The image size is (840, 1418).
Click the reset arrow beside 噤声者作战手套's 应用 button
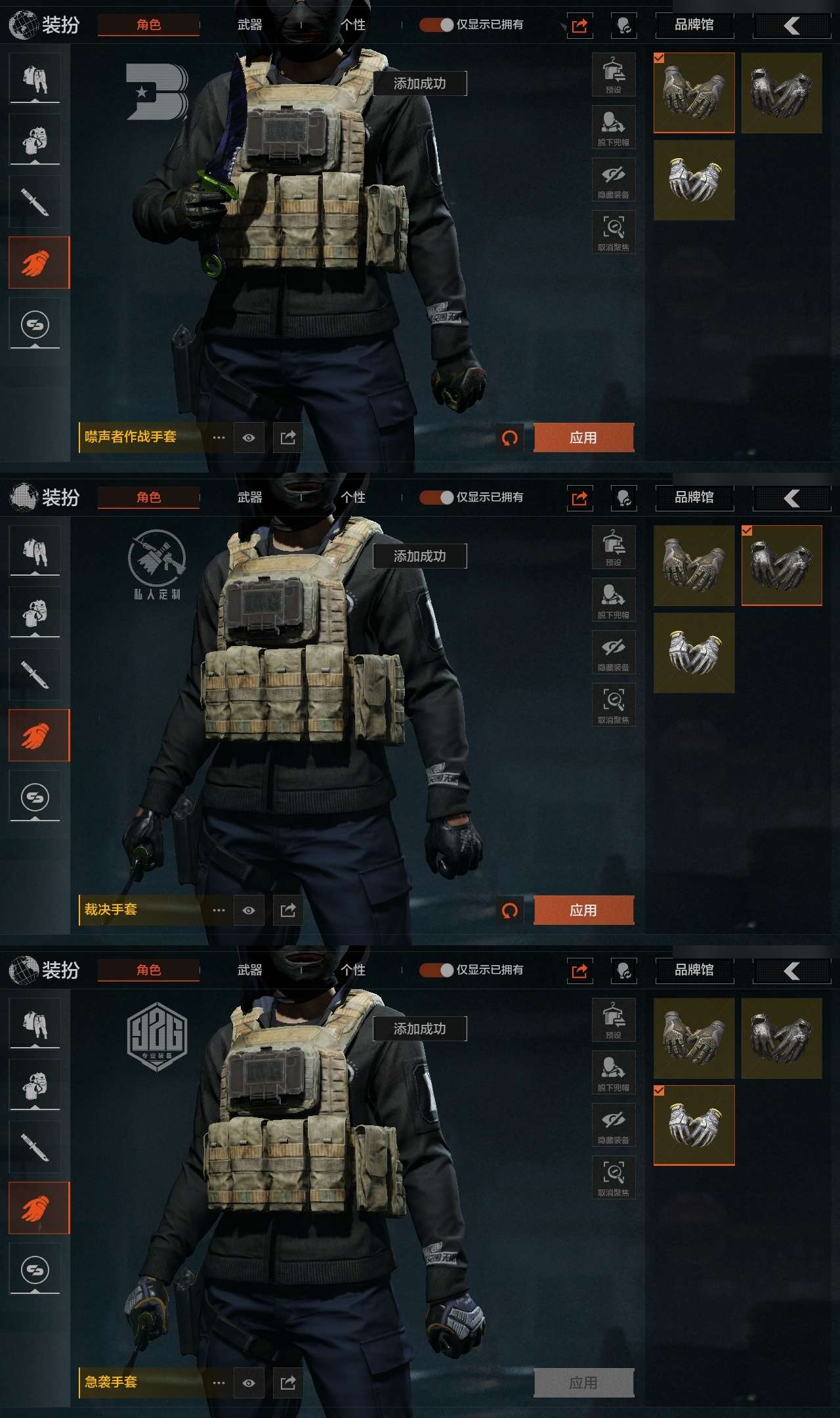pyautogui.click(x=510, y=438)
